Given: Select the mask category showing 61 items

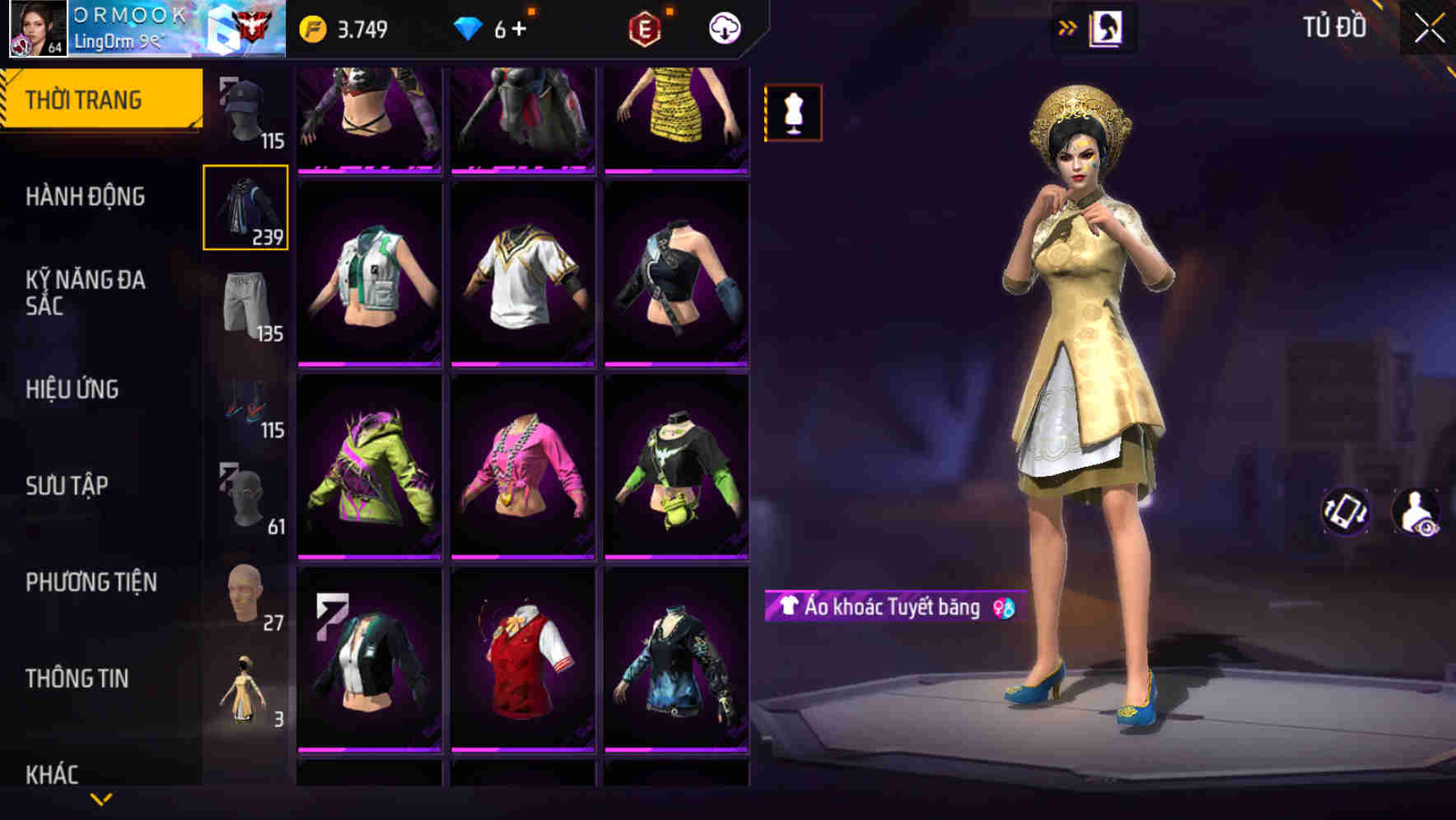Looking at the screenshot, I should point(245,494).
